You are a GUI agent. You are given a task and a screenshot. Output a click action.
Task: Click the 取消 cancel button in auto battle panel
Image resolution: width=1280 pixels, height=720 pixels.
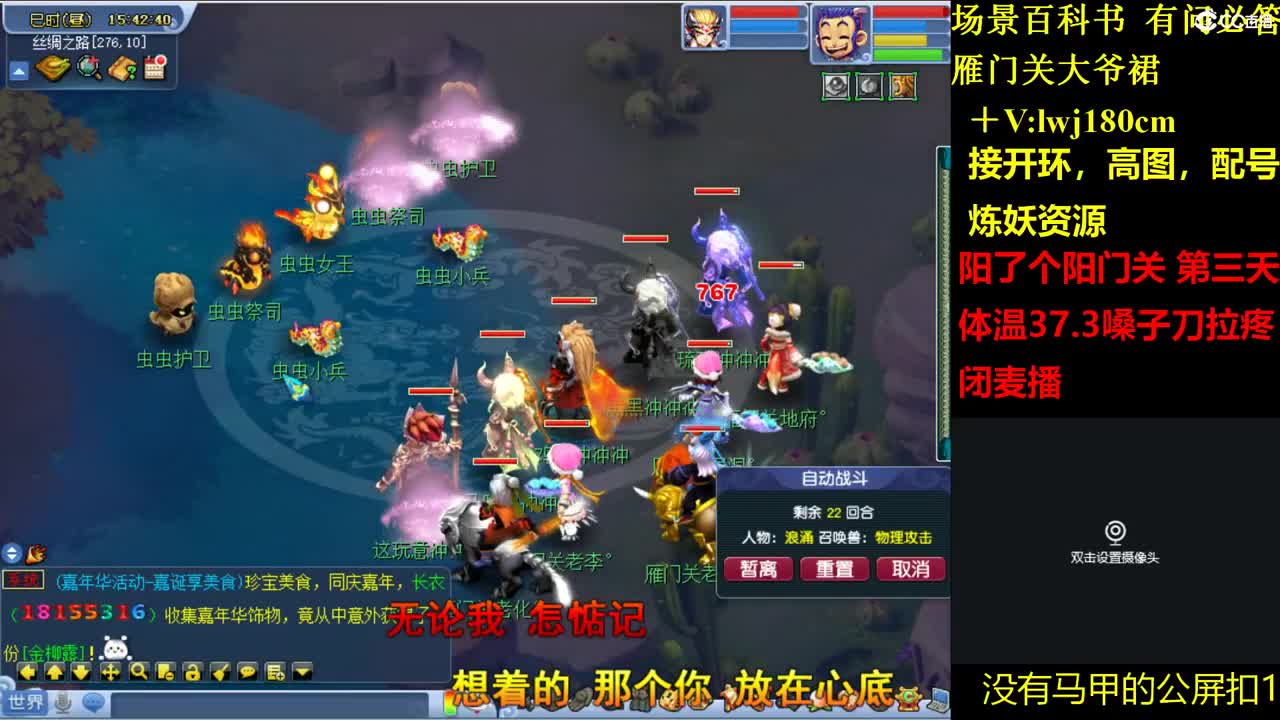pos(910,568)
